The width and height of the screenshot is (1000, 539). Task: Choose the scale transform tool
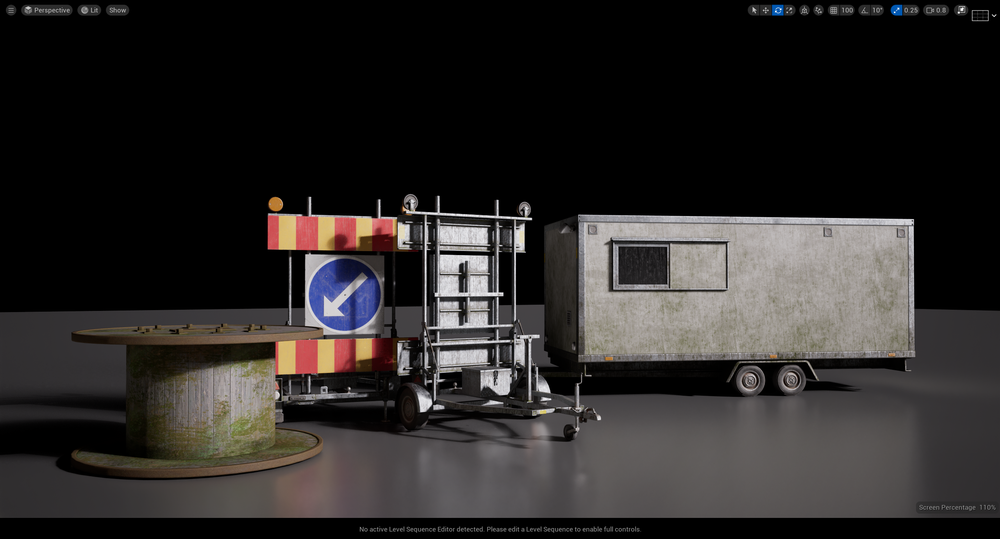click(x=789, y=10)
